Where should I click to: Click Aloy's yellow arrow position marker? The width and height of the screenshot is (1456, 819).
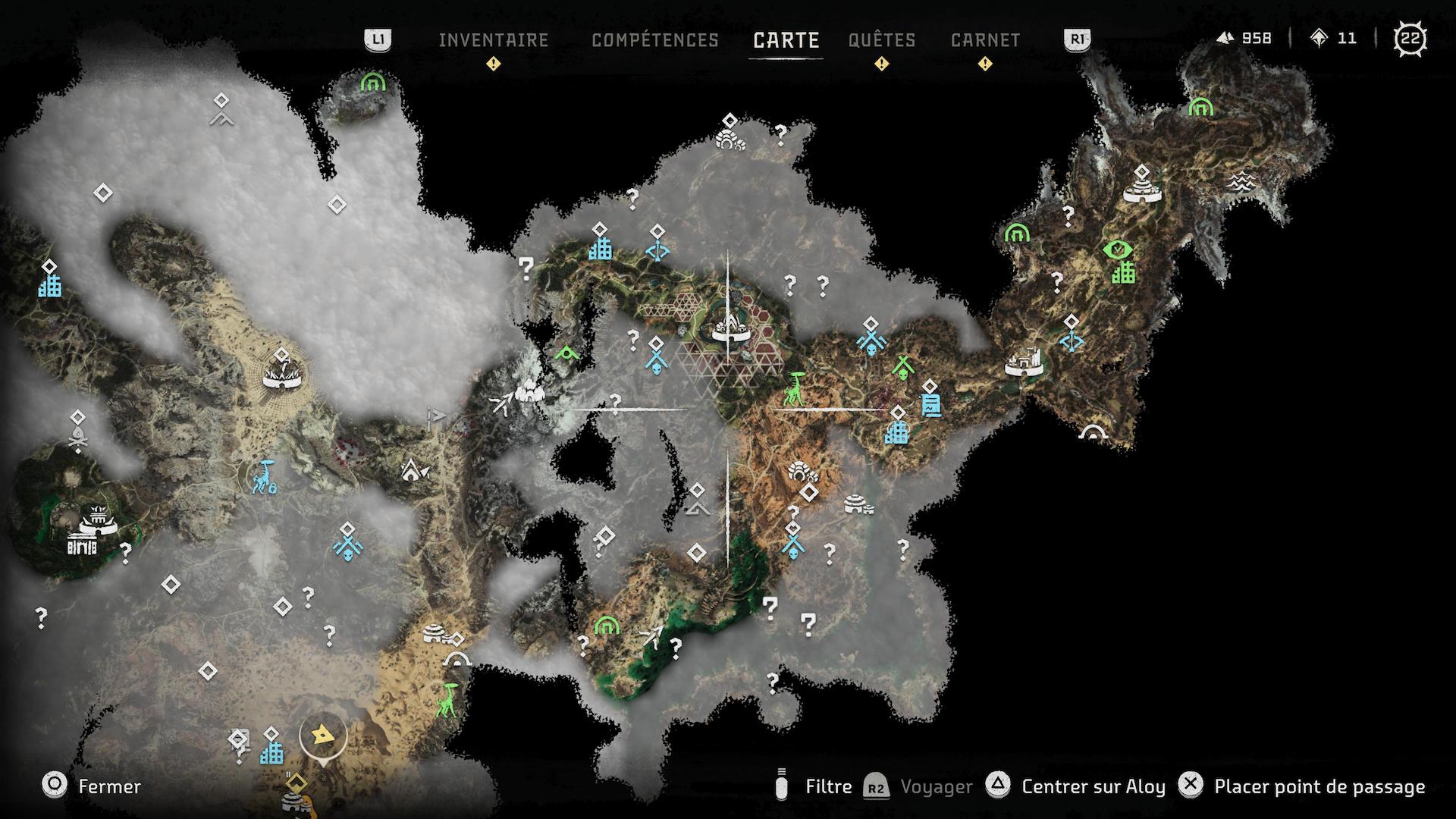click(323, 733)
